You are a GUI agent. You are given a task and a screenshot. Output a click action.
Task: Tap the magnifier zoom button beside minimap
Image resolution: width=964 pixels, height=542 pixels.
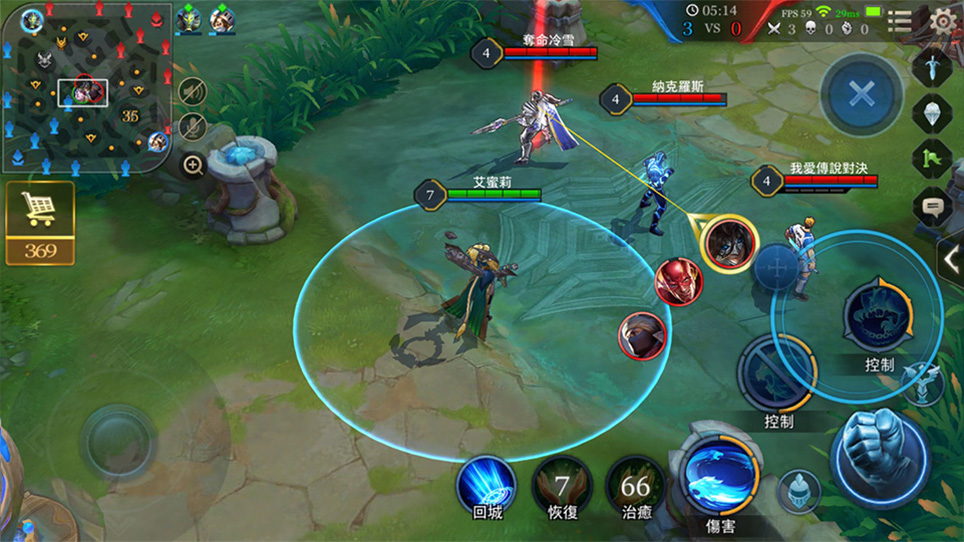(x=193, y=165)
